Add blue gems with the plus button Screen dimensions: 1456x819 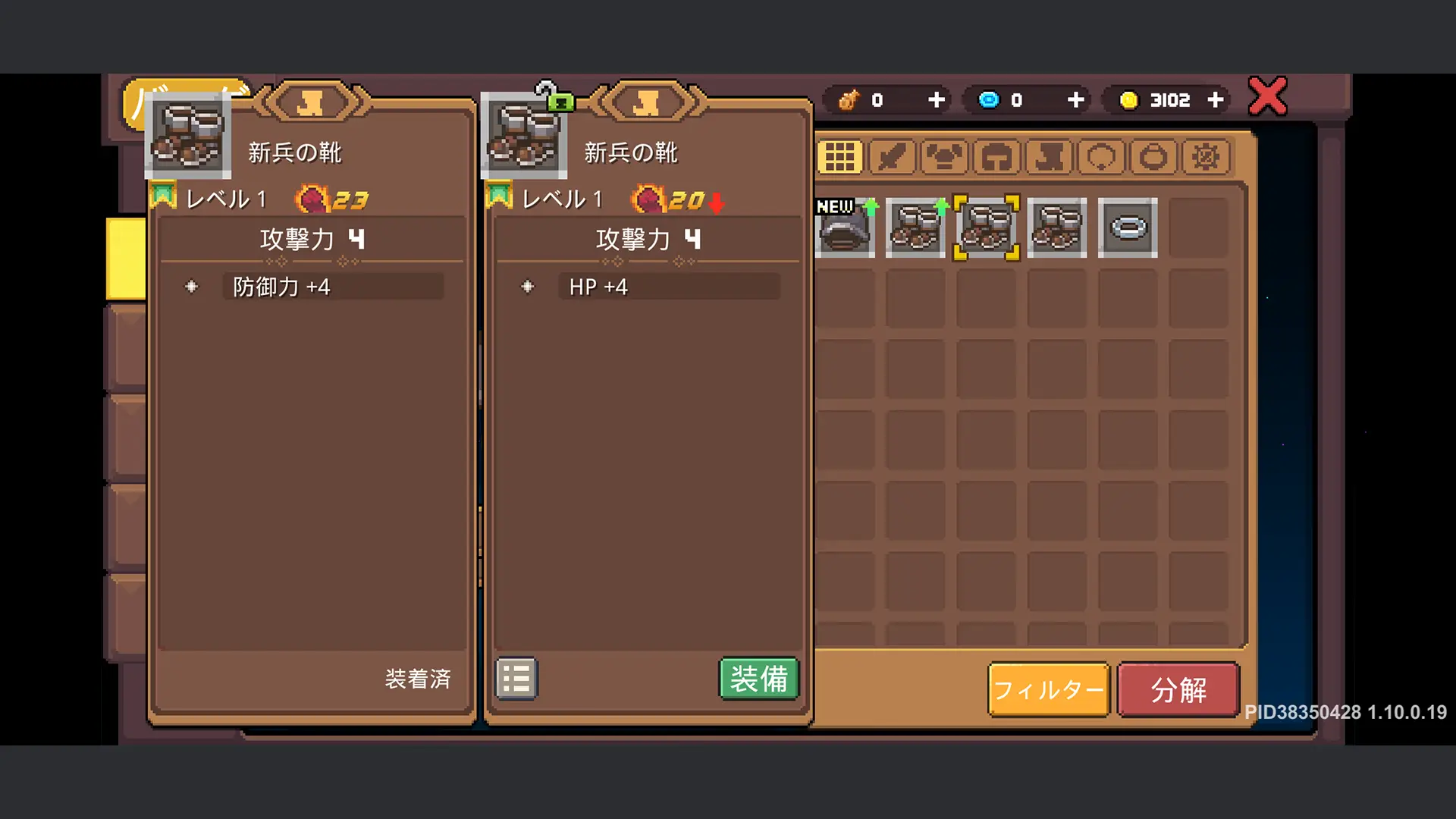1075,99
